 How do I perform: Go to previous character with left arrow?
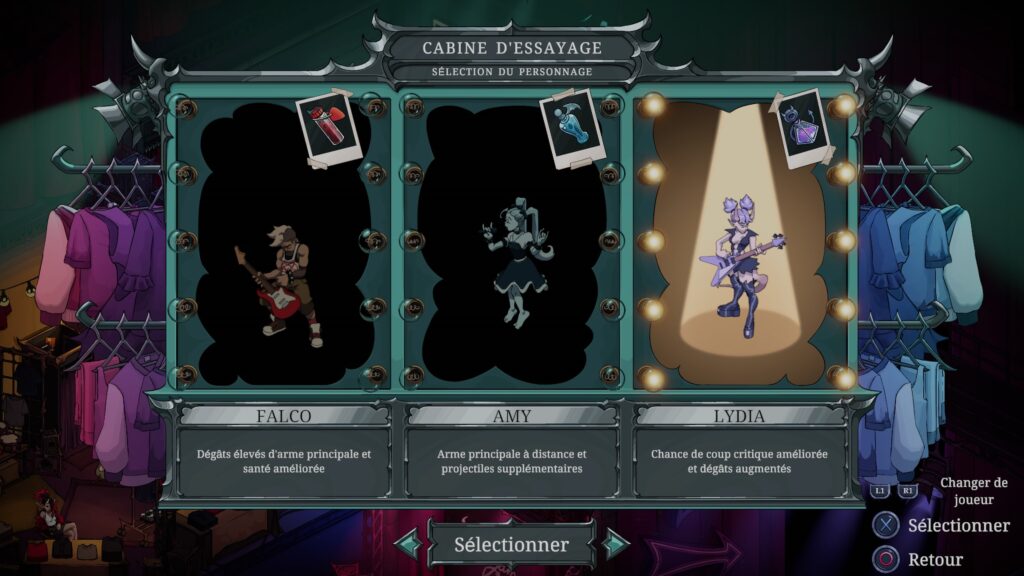point(407,545)
